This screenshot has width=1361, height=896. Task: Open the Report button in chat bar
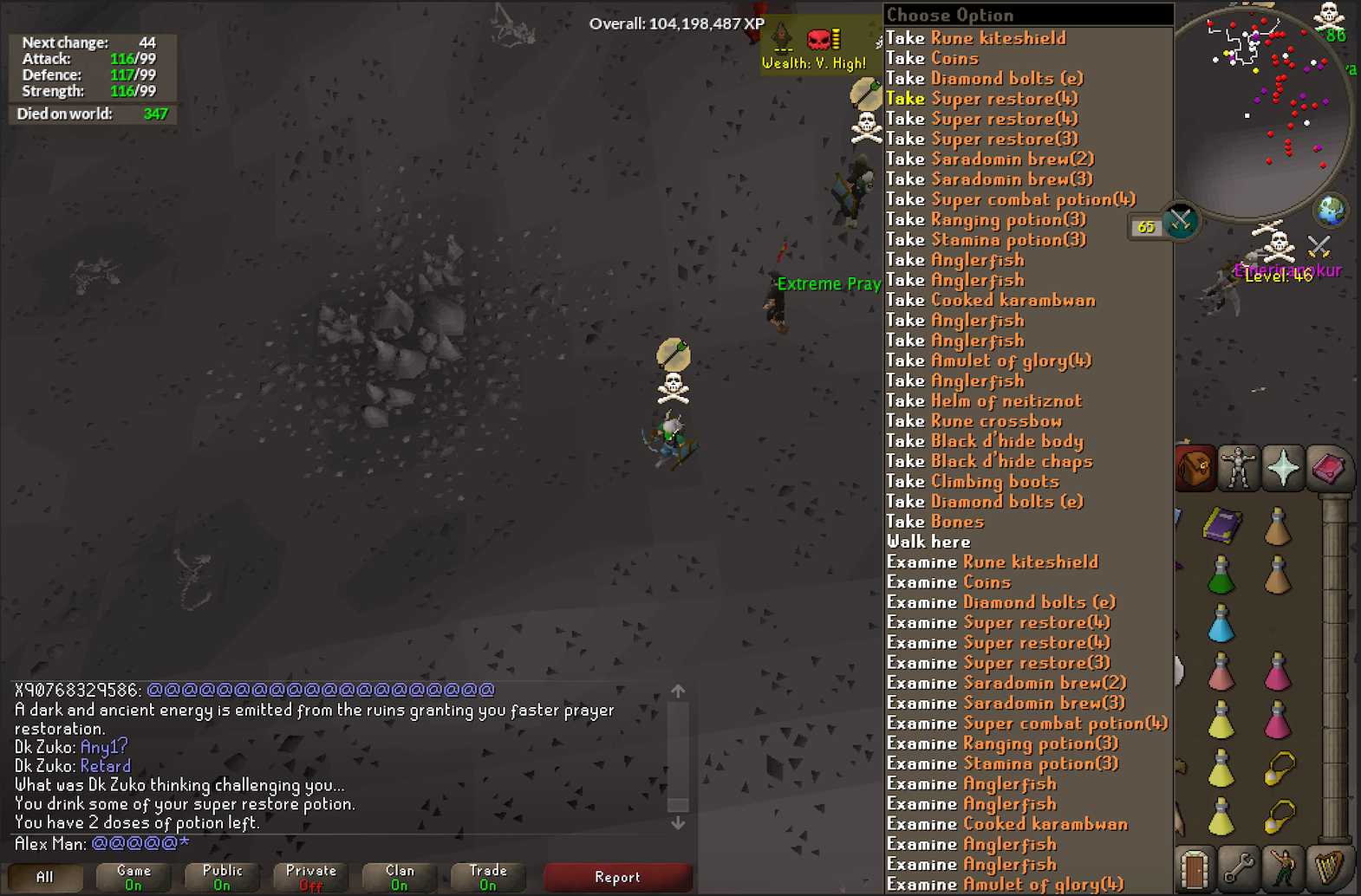pyautogui.click(x=617, y=877)
